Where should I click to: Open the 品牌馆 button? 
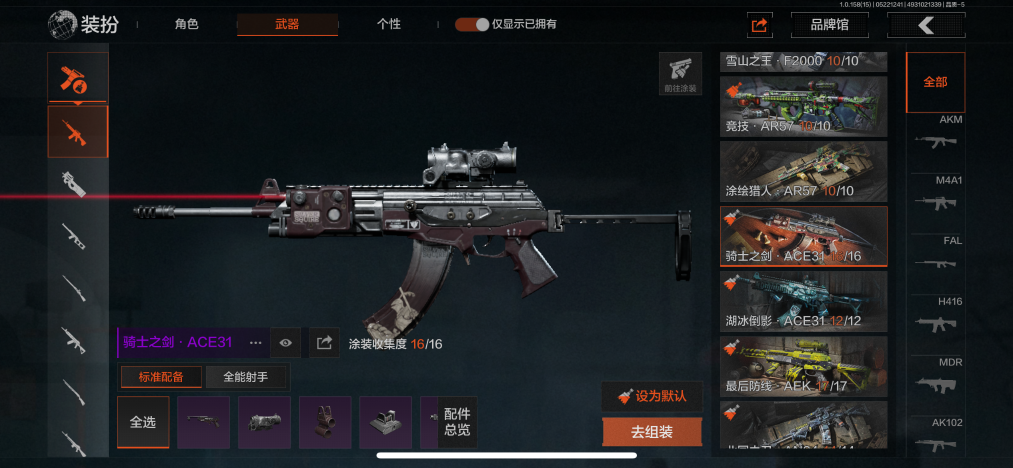pyautogui.click(x=829, y=25)
